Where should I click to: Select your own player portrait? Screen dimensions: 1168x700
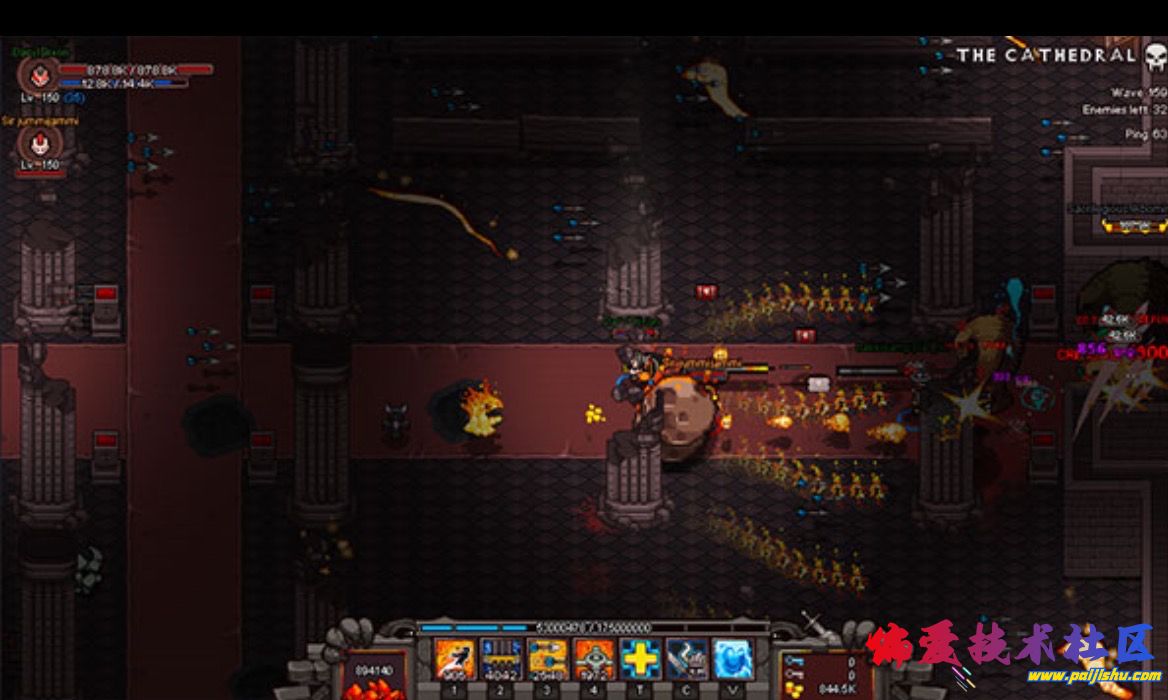[x=40, y=75]
